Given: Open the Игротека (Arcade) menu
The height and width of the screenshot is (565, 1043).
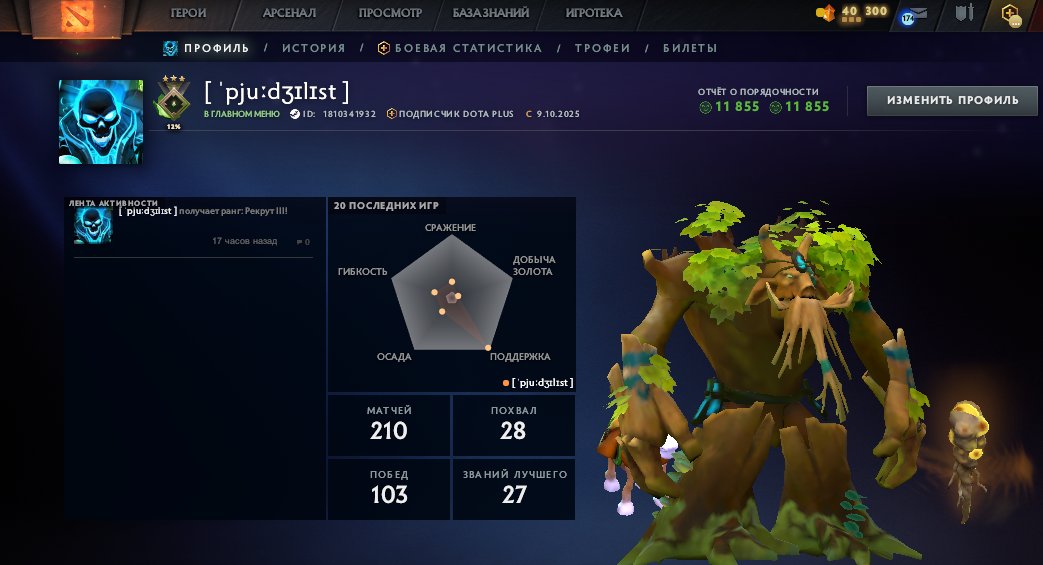Looking at the screenshot, I should (593, 13).
